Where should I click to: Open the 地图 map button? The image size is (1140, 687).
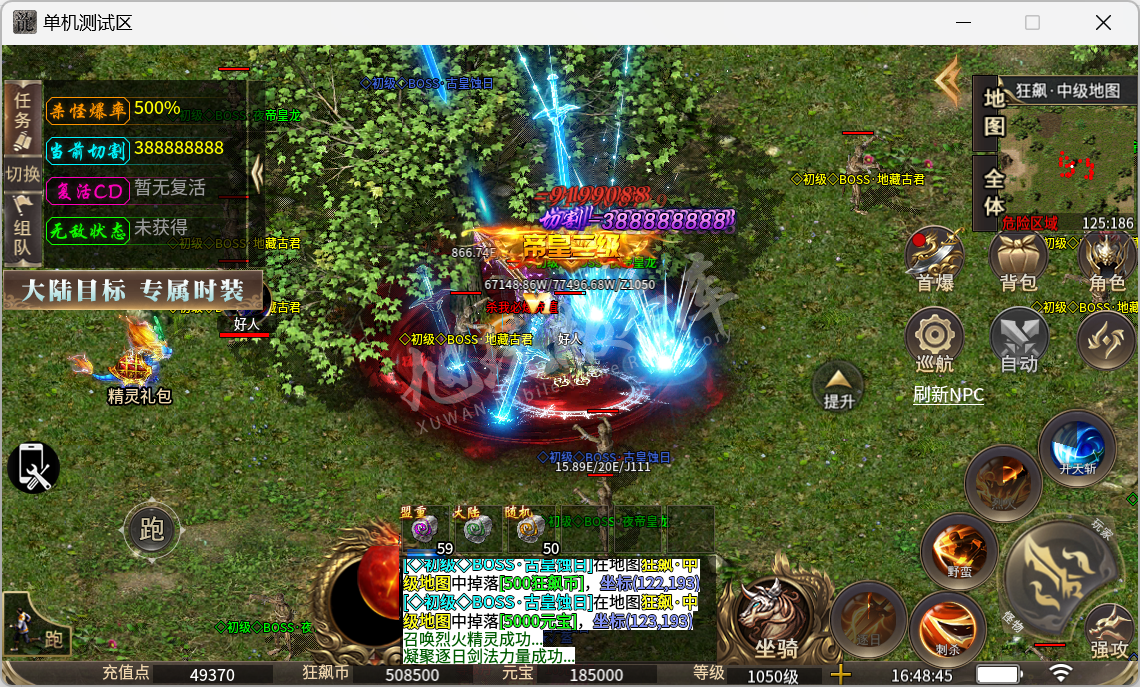(993, 112)
